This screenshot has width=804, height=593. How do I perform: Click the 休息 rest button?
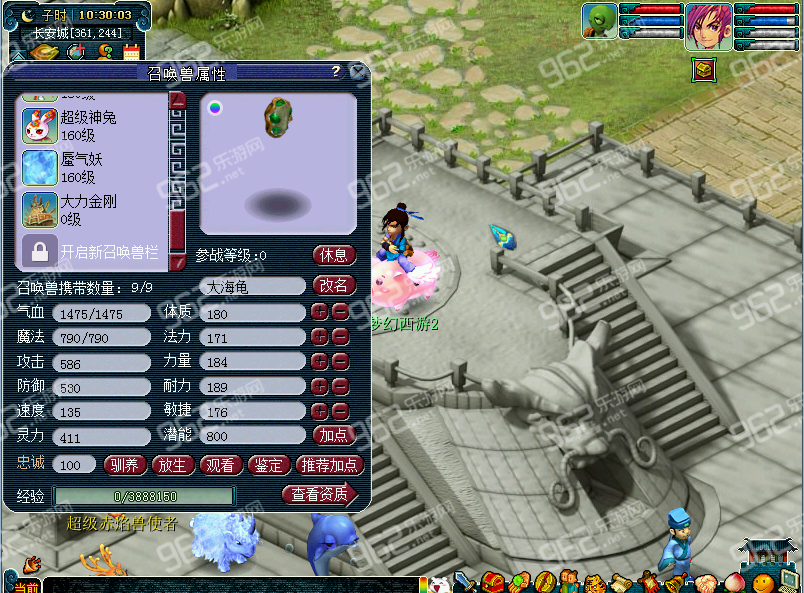click(x=334, y=255)
